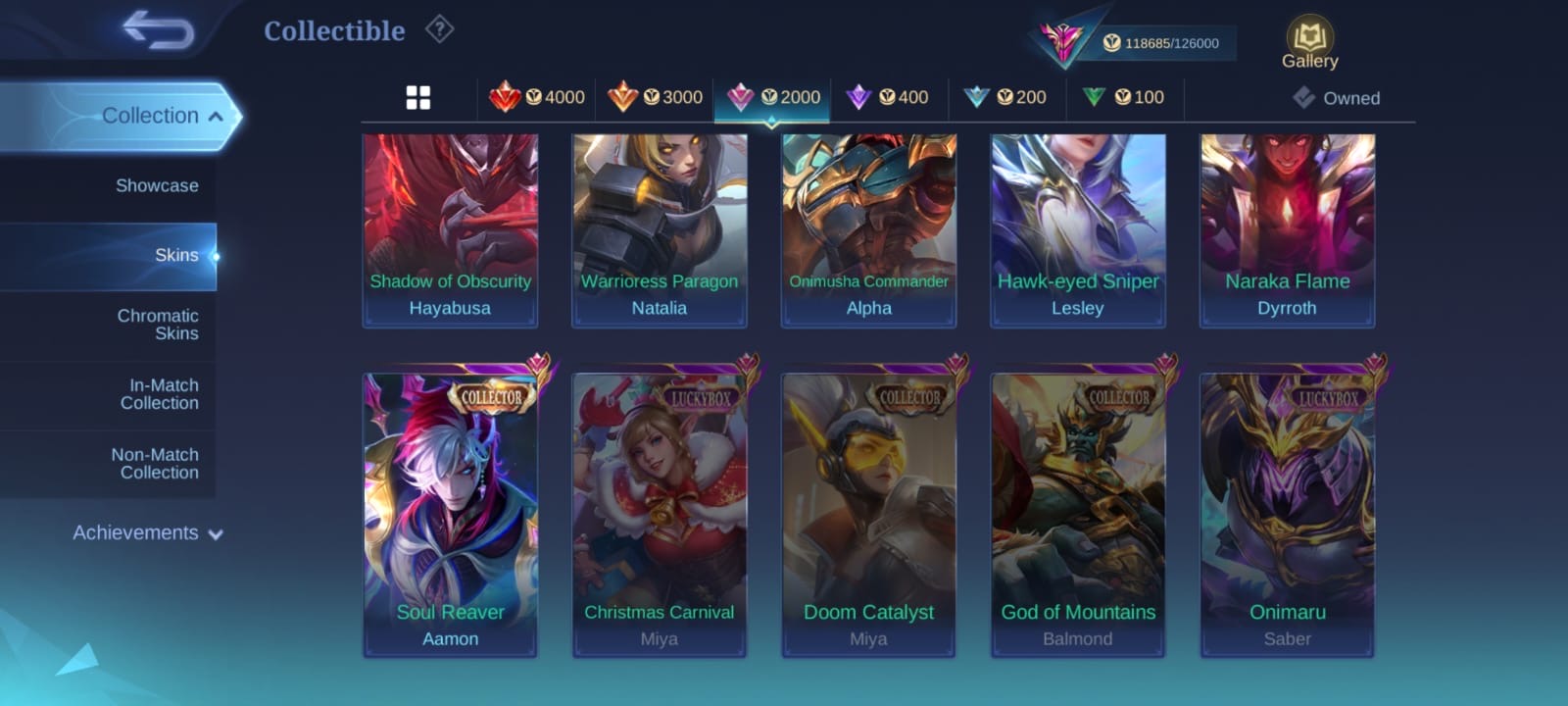Expand the Achievements section
This screenshot has width=1568, height=706.
[x=147, y=533]
